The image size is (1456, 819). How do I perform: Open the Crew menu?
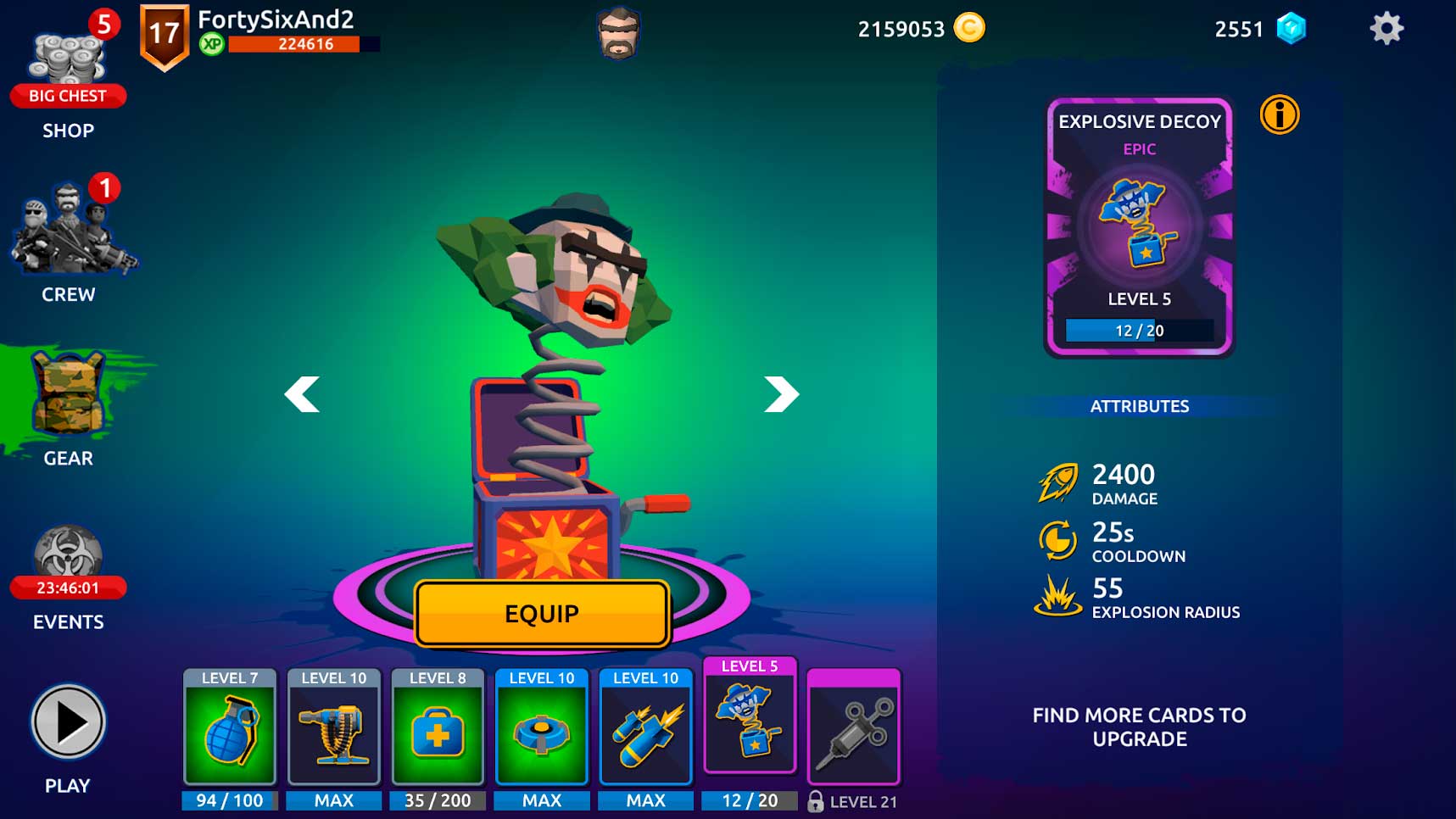coord(70,237)
